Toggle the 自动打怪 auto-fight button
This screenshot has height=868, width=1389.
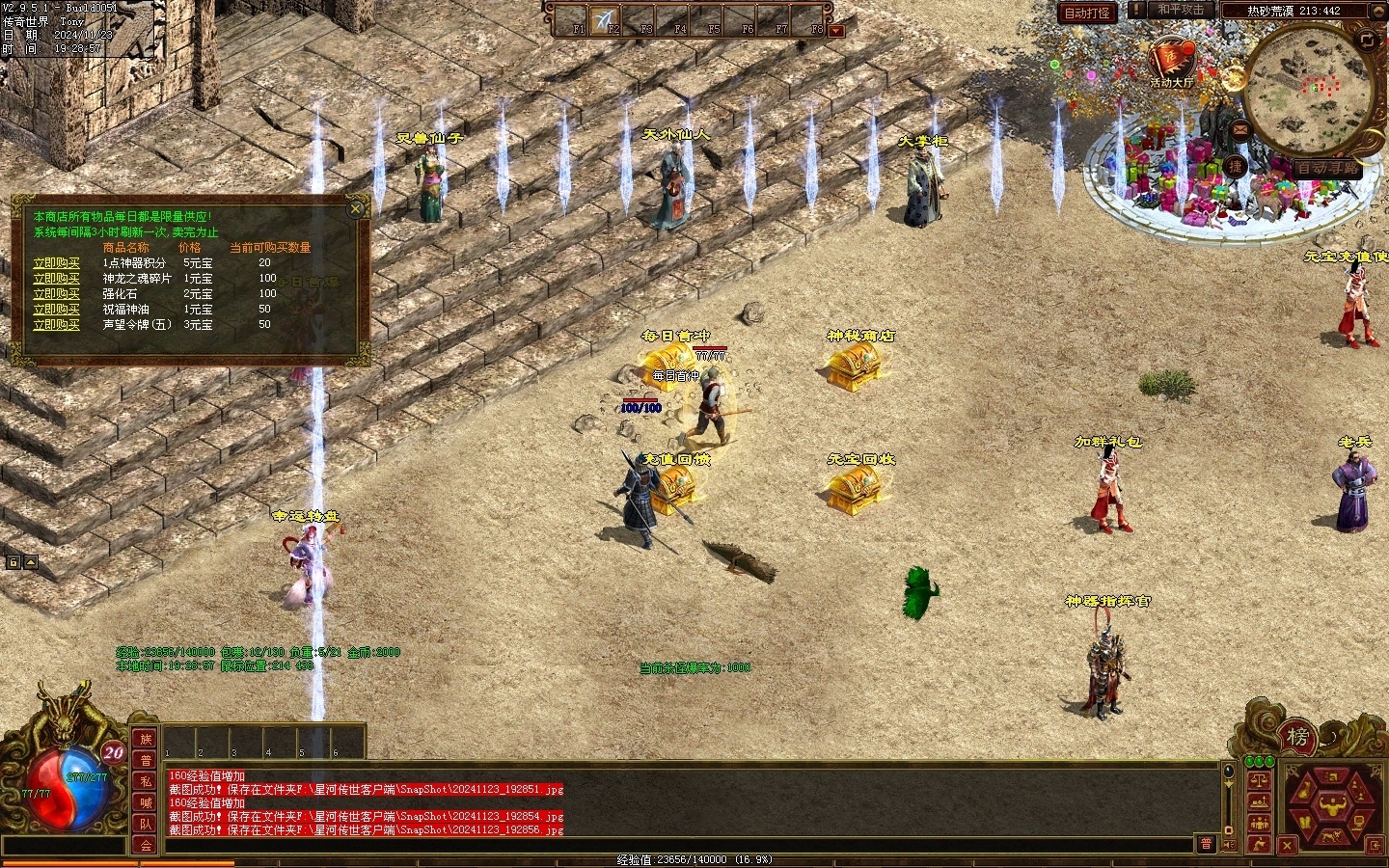coord(1087,13)
